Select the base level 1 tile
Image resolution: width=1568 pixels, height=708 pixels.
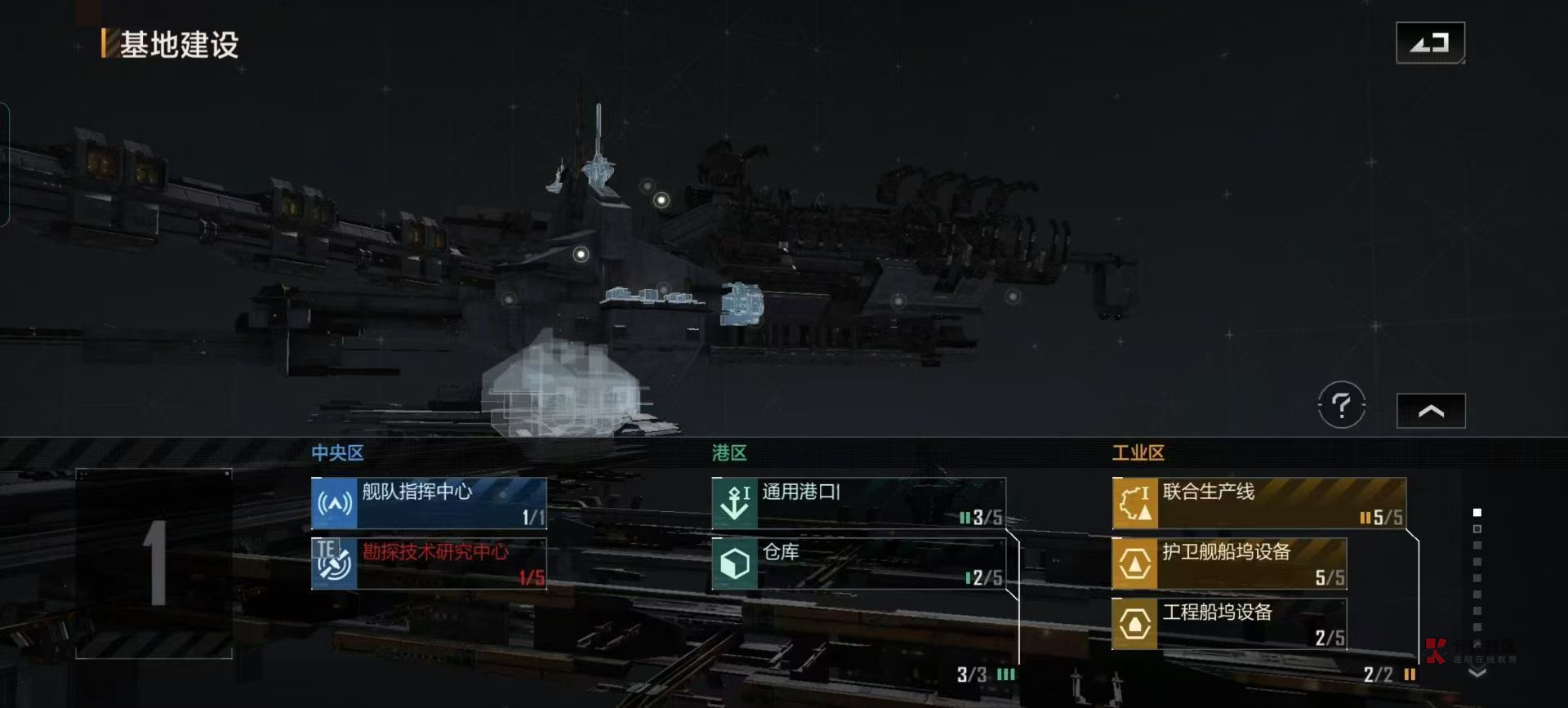154,563
